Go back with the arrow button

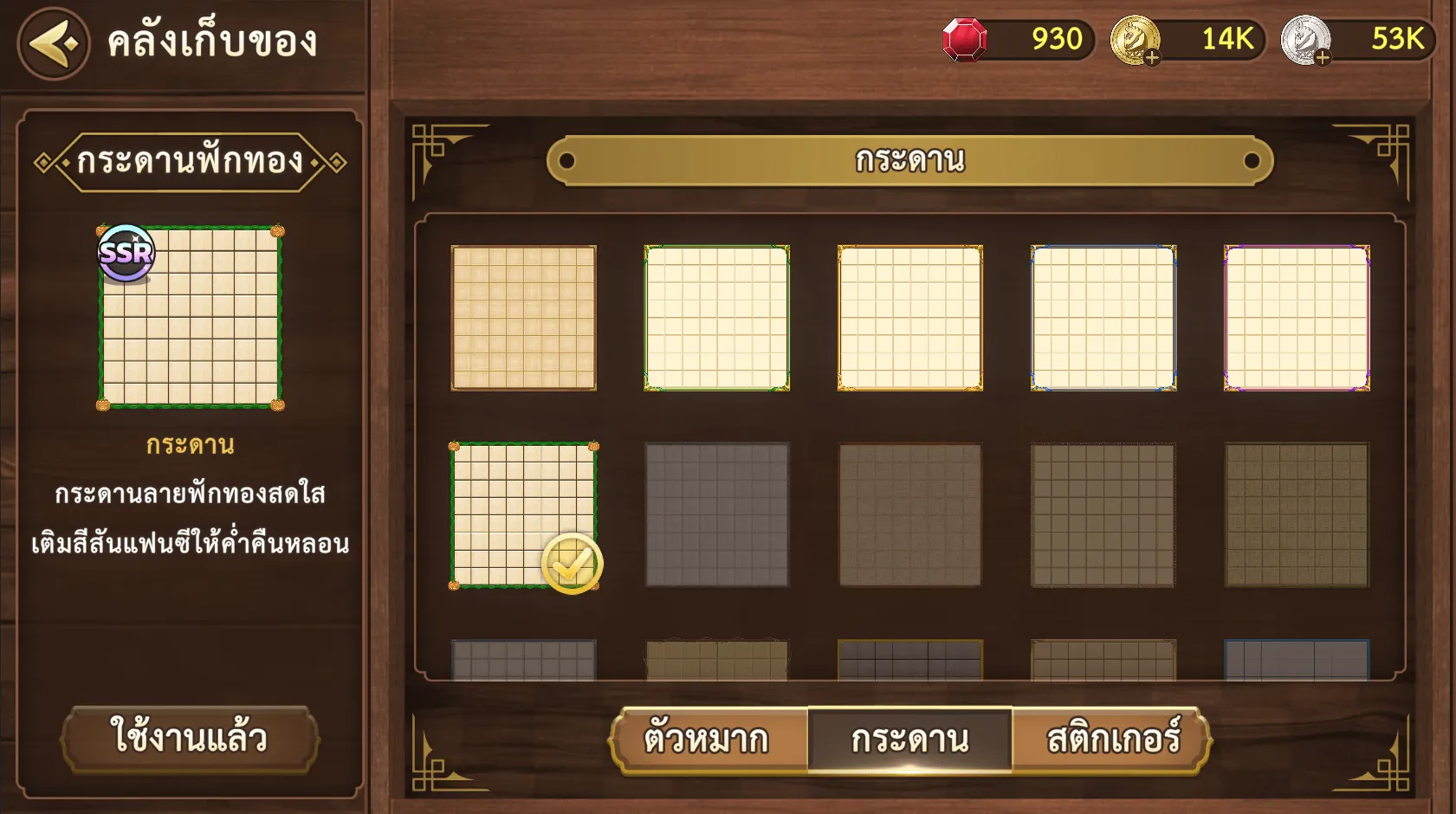pyautogui.click(x=54, y=43)
